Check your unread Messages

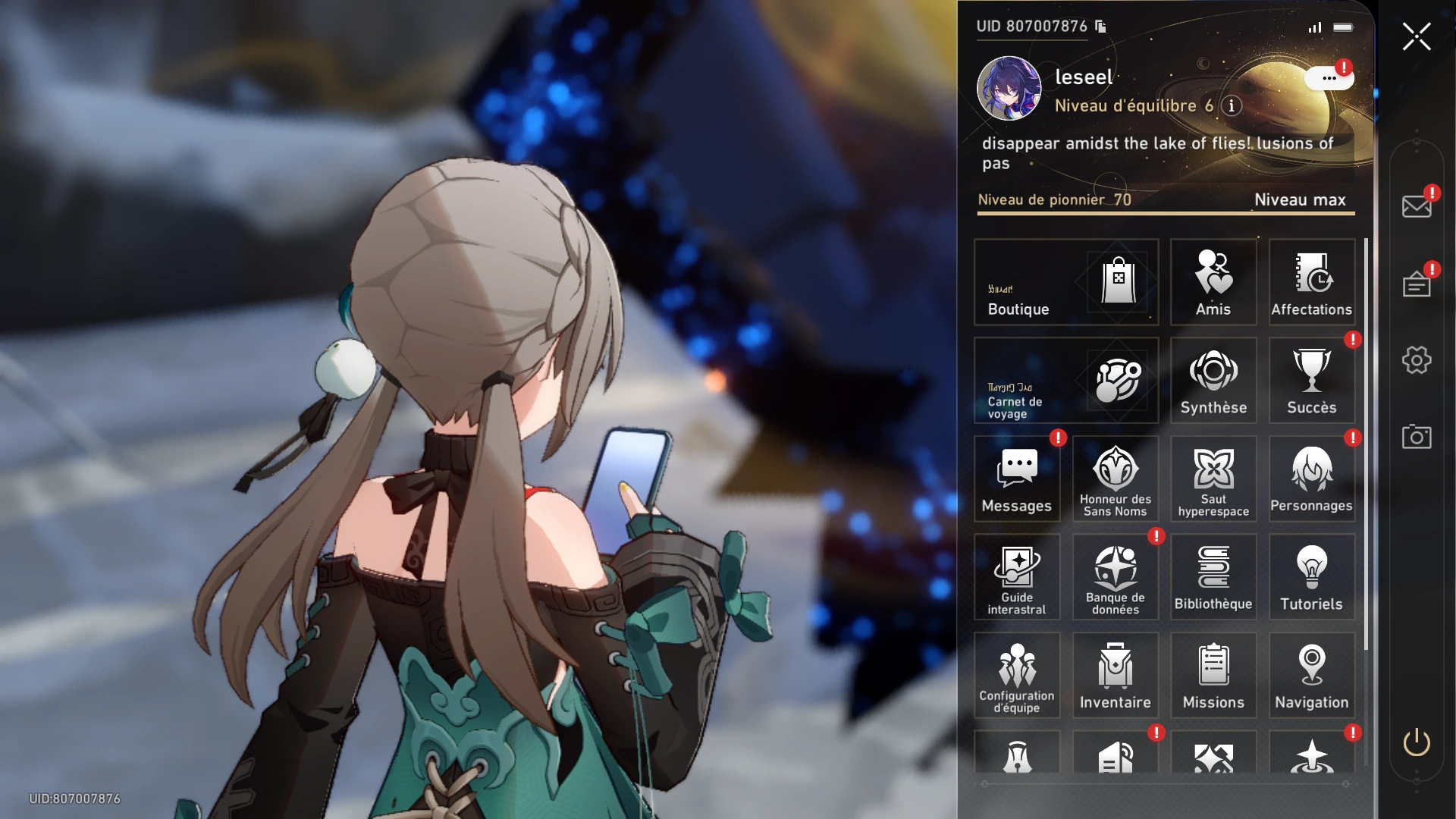(x=1016, y=478)
